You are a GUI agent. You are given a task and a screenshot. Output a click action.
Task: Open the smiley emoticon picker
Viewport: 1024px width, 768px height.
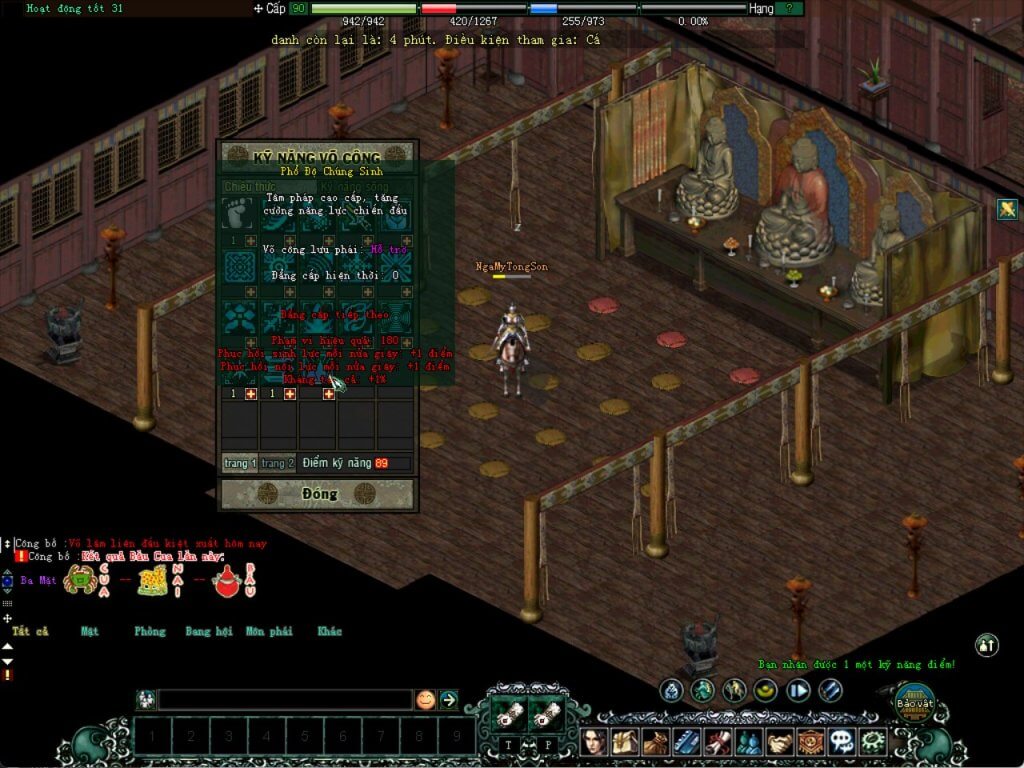(x=426, y=700)
